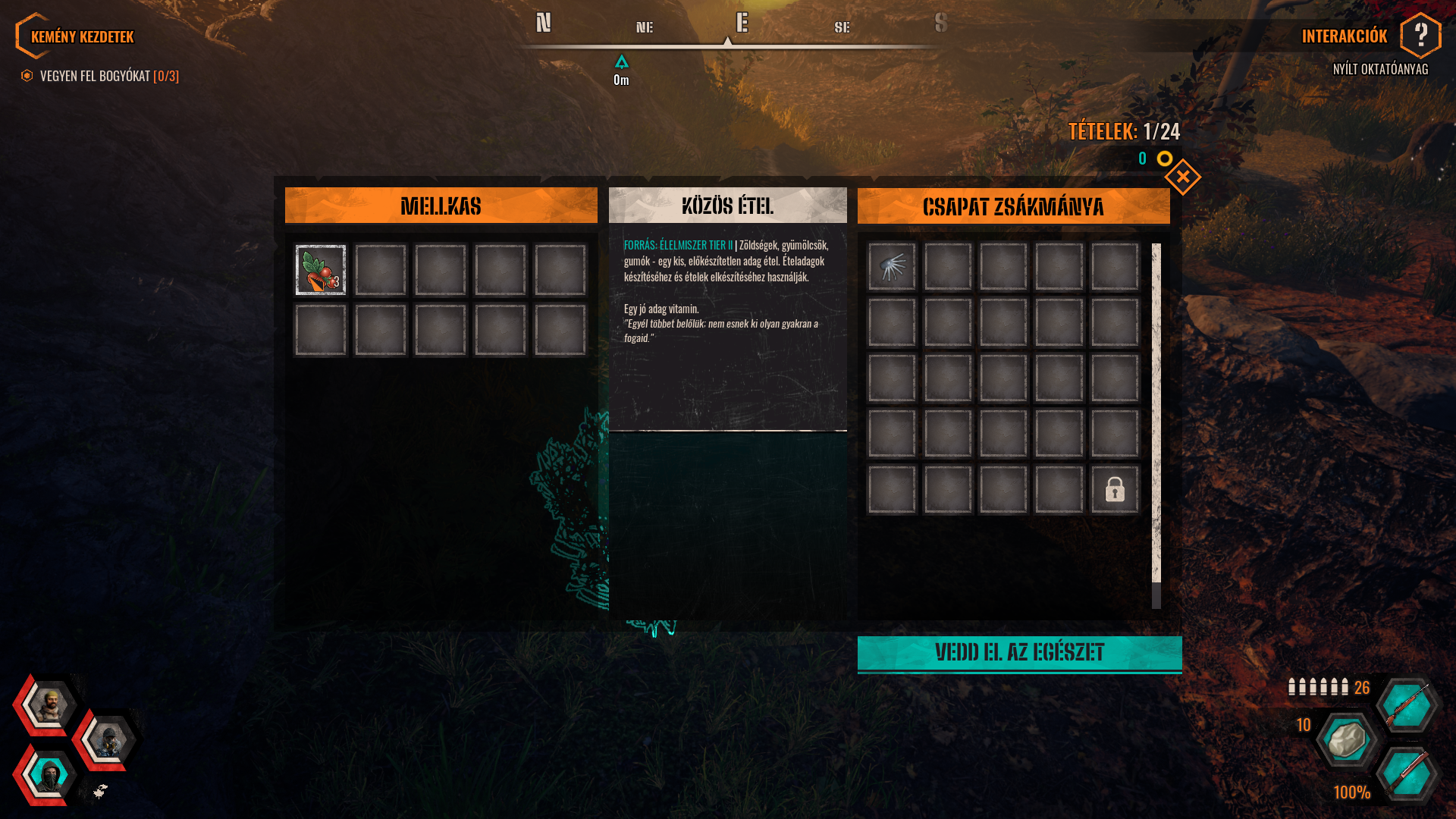Select the berries item in Mellkas
Viewport: 1456px width, 819px height.
point(320,269)
